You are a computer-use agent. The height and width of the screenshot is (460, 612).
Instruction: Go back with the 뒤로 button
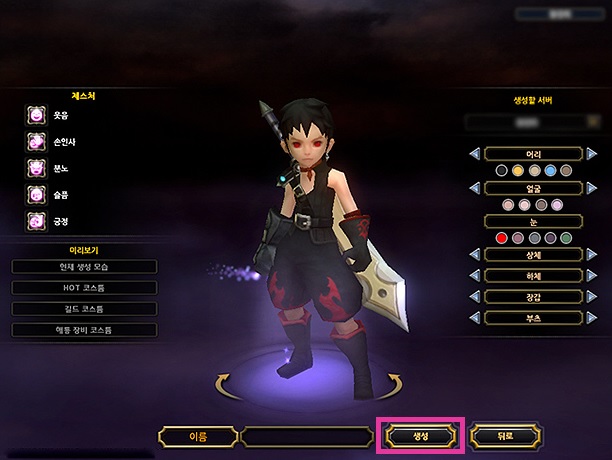click(504, 436)
